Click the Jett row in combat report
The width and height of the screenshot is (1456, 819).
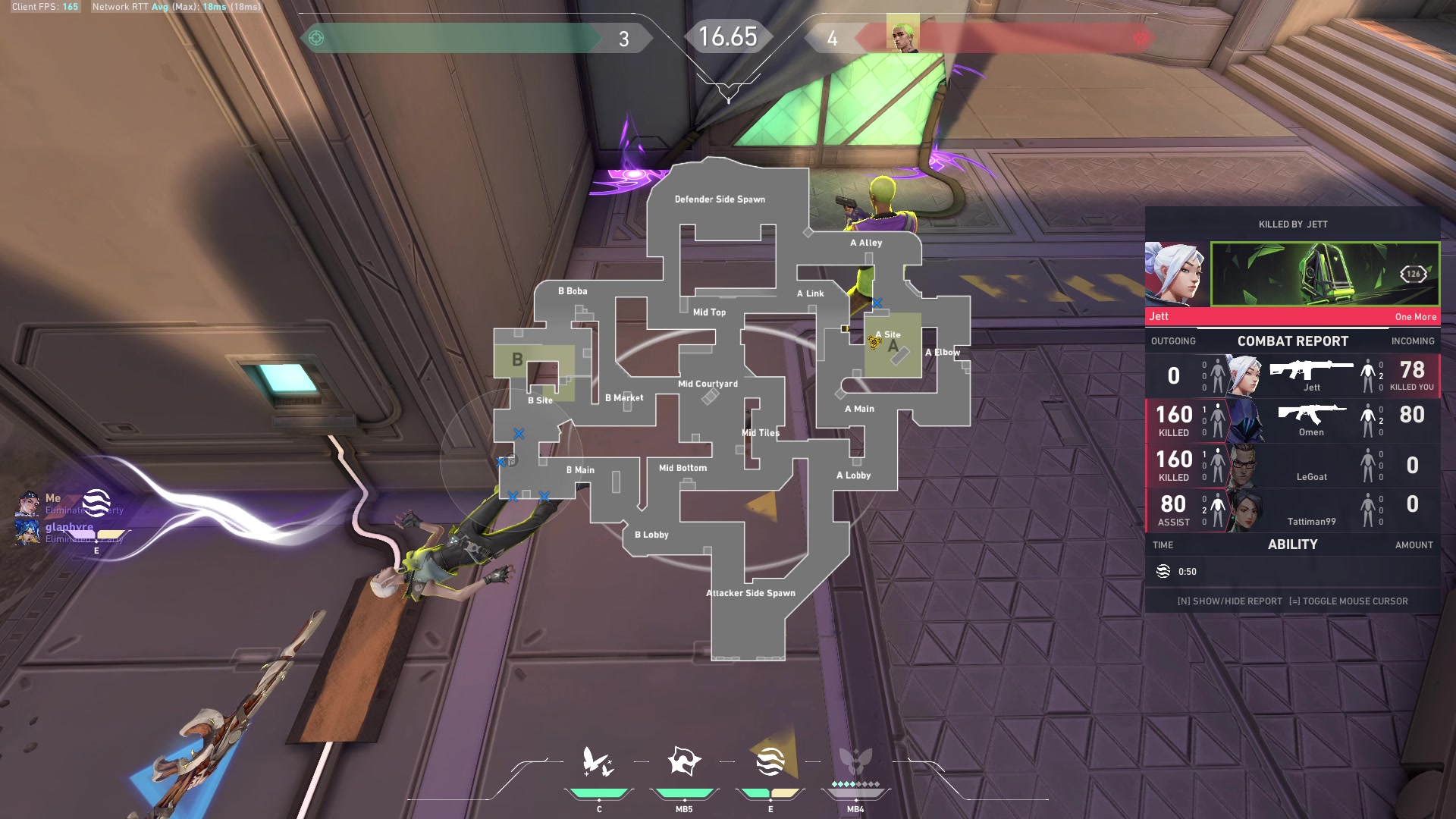tap(1292, 375)
